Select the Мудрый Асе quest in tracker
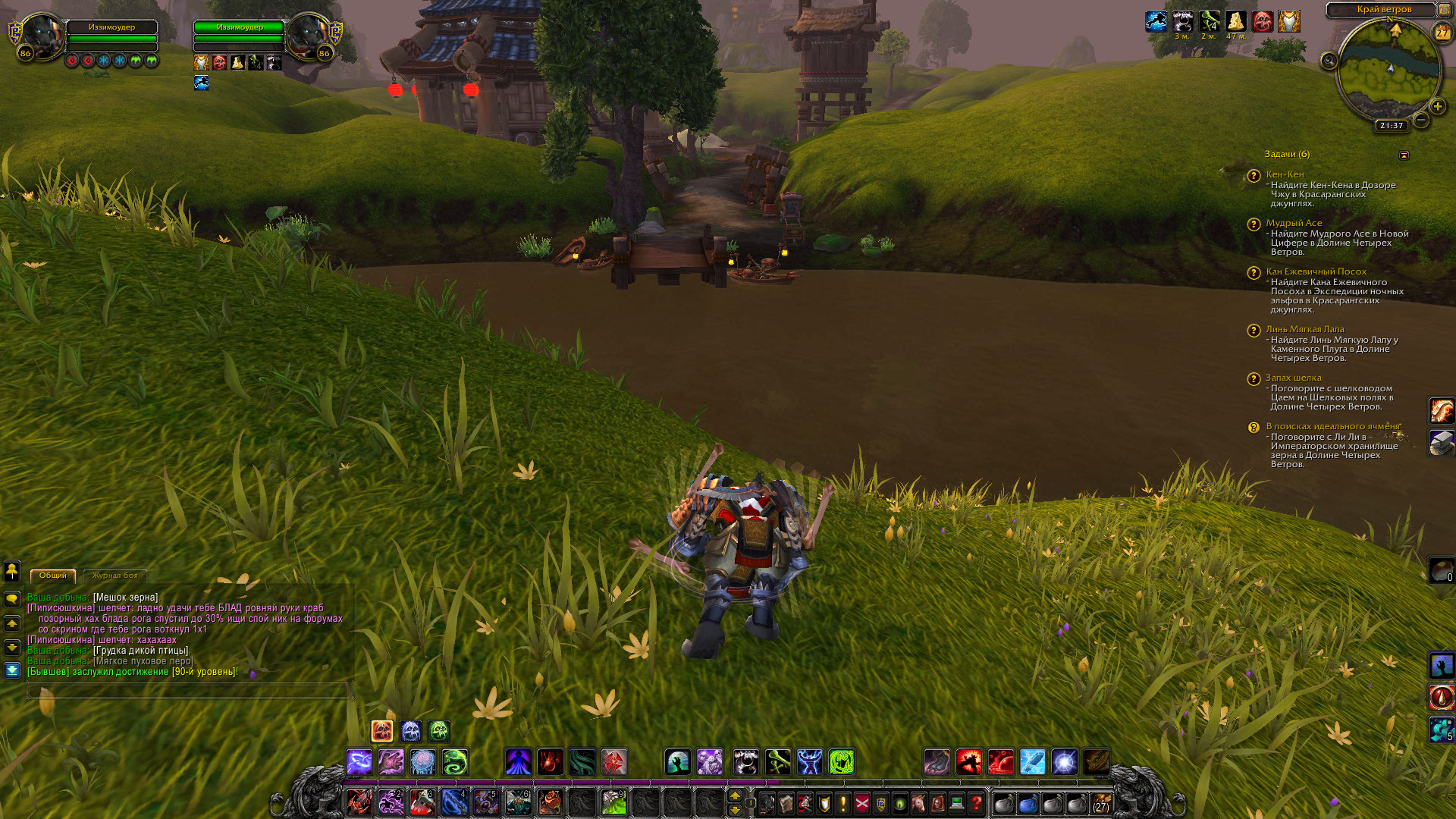The width and height of the screenshot is (1456, 819). pyautogui.click(x=1294, y=223)
